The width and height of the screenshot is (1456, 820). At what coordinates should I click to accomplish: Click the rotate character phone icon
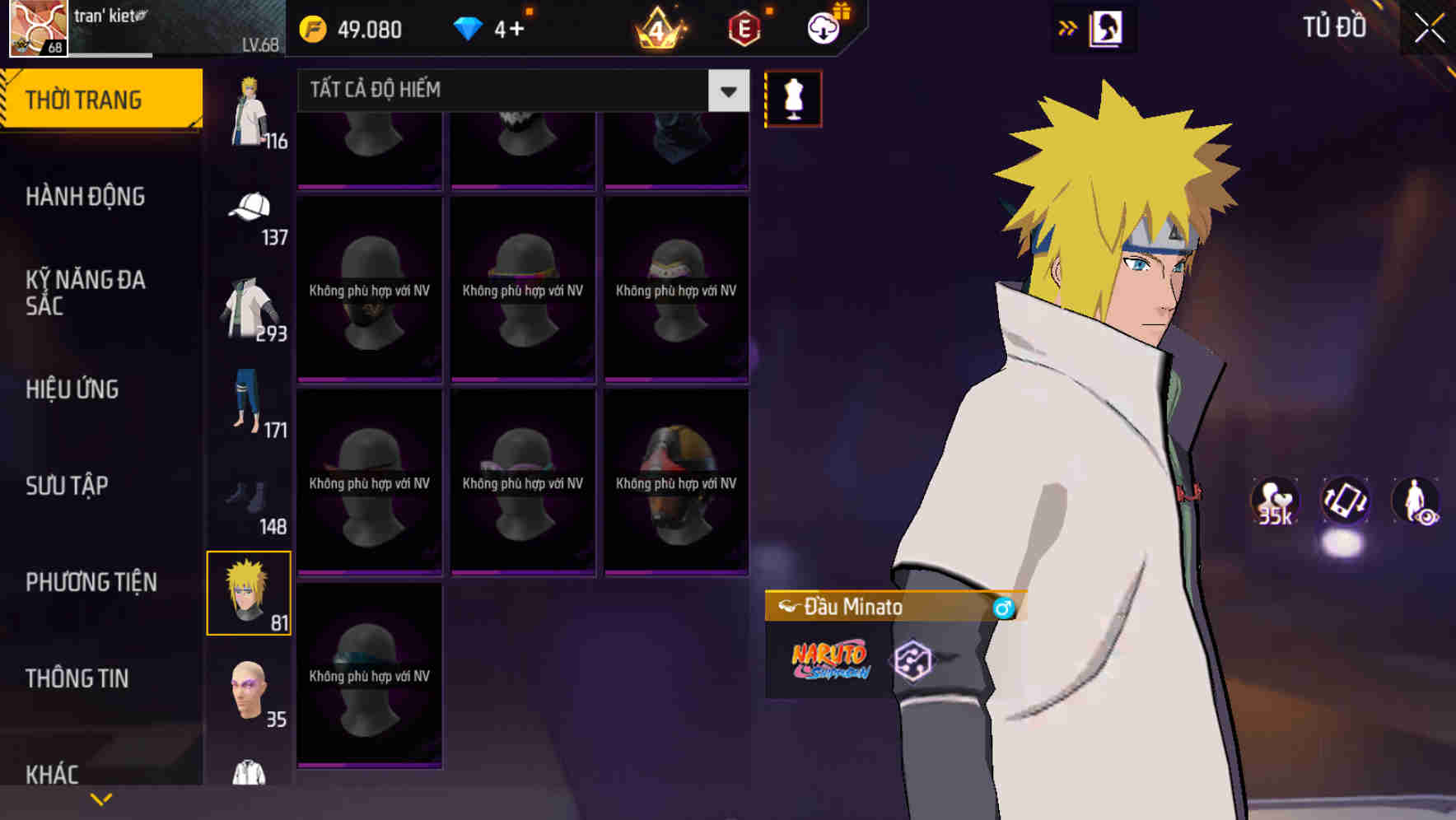click(1345, 502)
